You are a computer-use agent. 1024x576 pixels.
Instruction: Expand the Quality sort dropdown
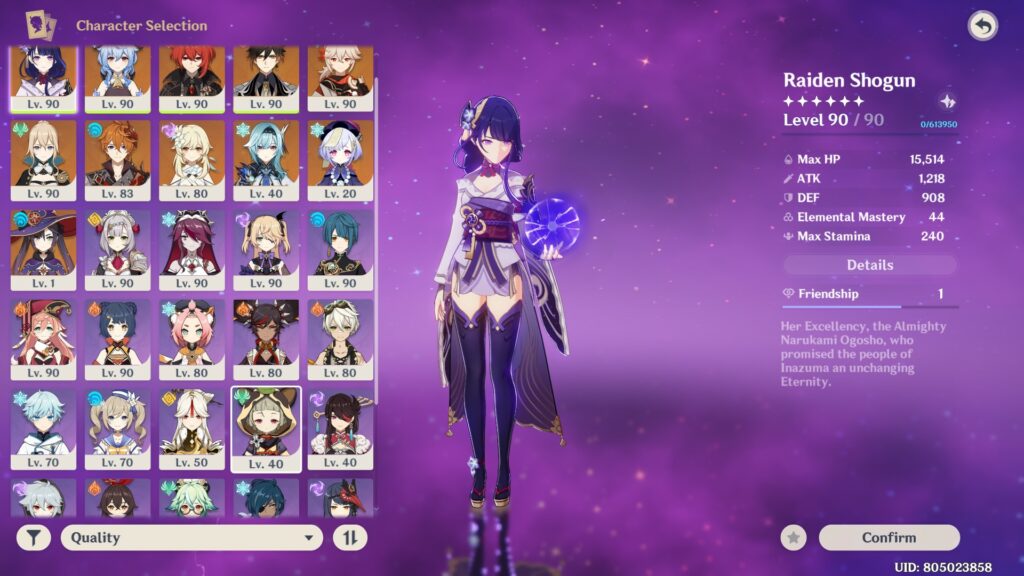click(191, 538)
